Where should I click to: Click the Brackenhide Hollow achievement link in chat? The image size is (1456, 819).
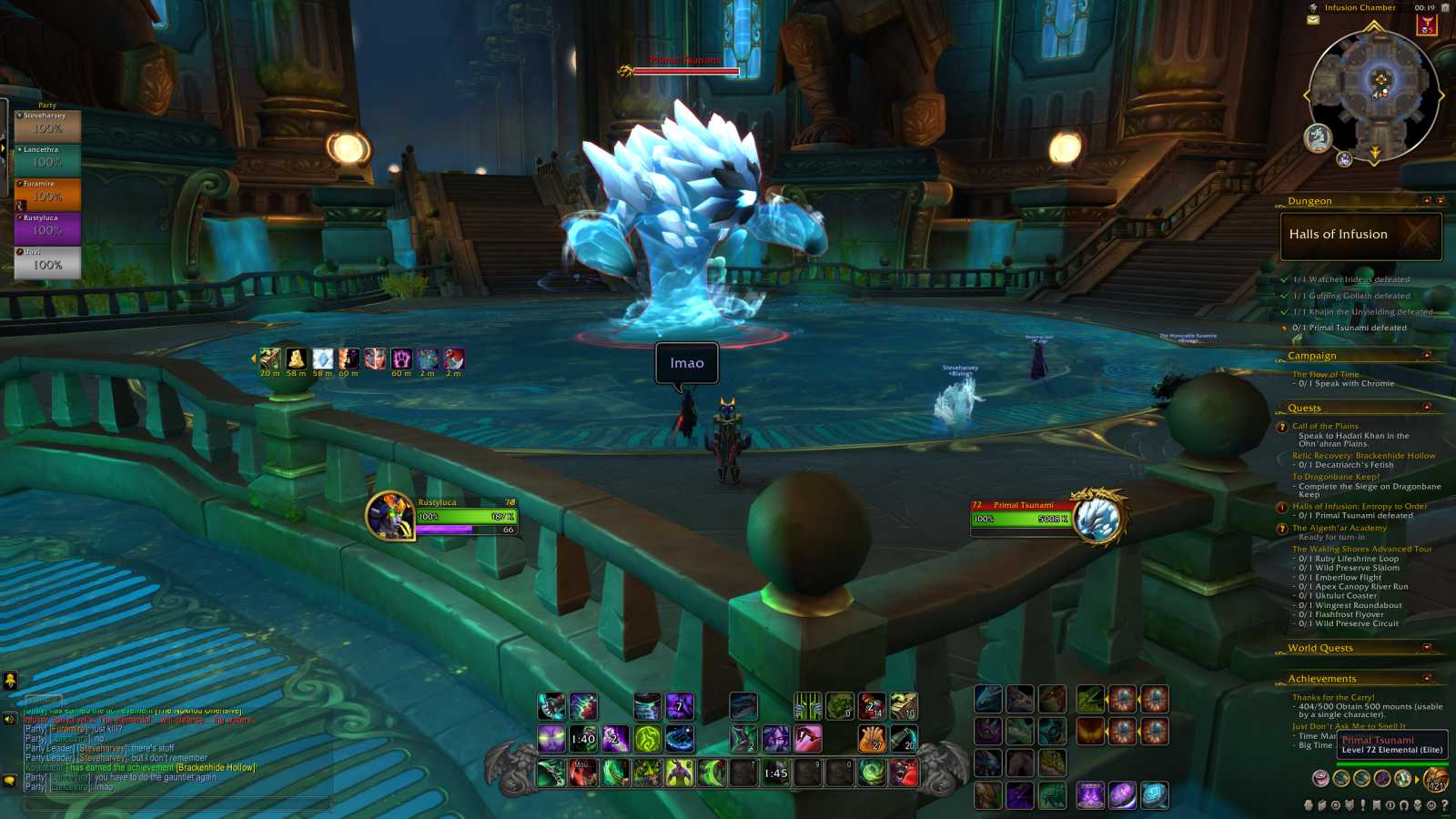pyautogui.click(x=215, y=767)
